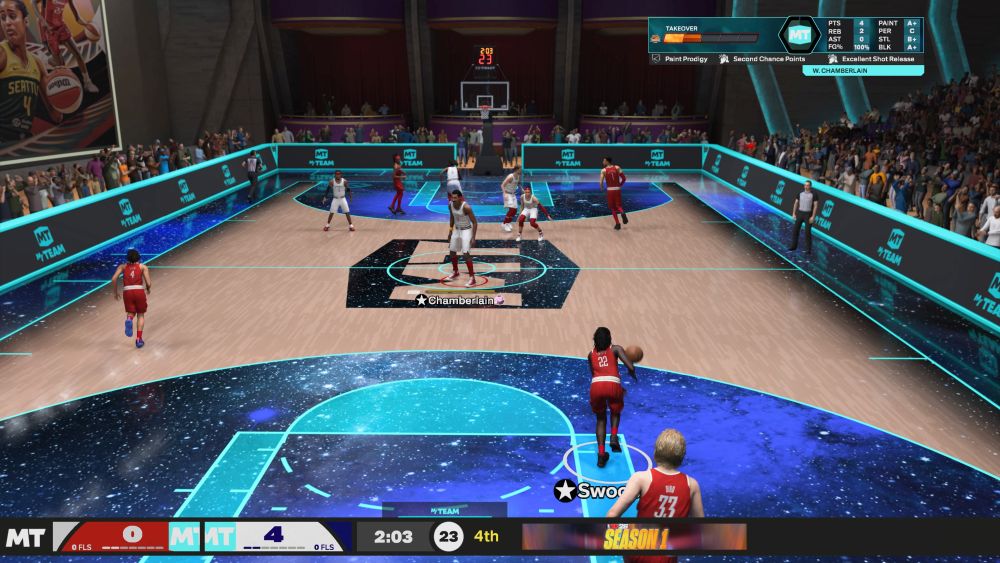Open the Season 1 banner
This screenshot has width=1000, height=563.
pyautogui.click(x=634, y=537)
